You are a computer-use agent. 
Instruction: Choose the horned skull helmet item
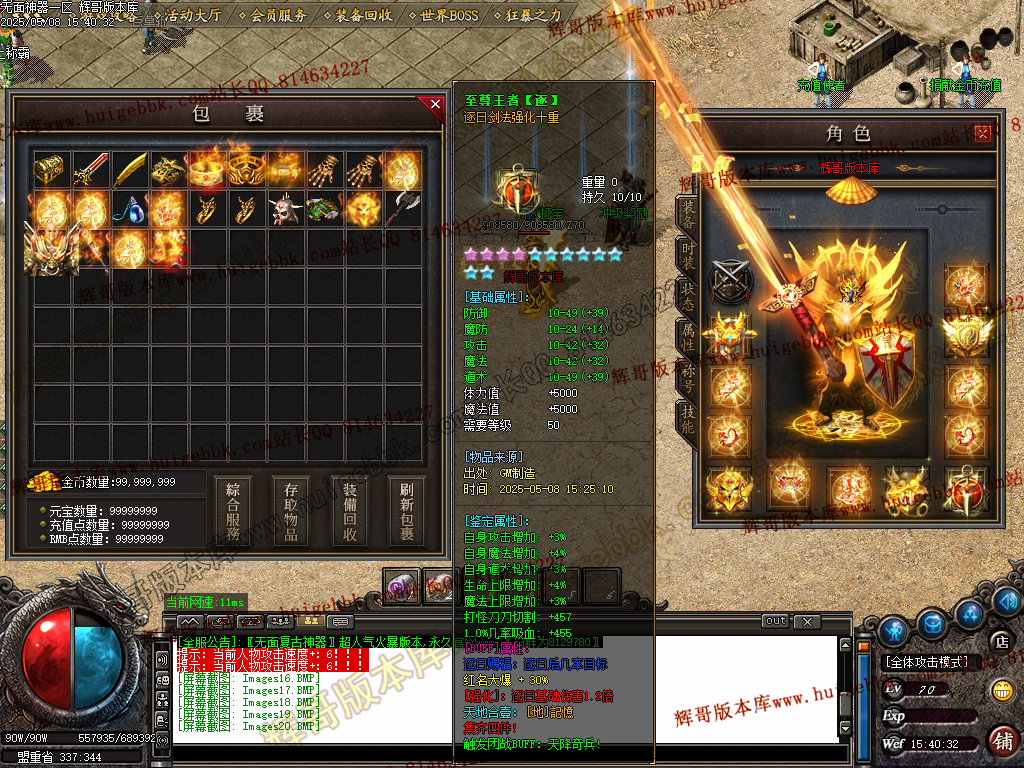[287, 210]
